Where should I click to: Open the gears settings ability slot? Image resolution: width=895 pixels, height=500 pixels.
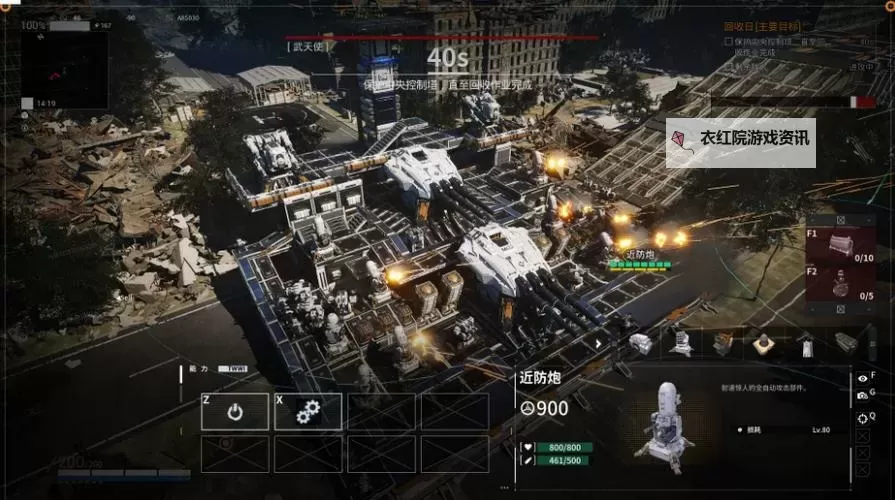[x=308, y=411]
